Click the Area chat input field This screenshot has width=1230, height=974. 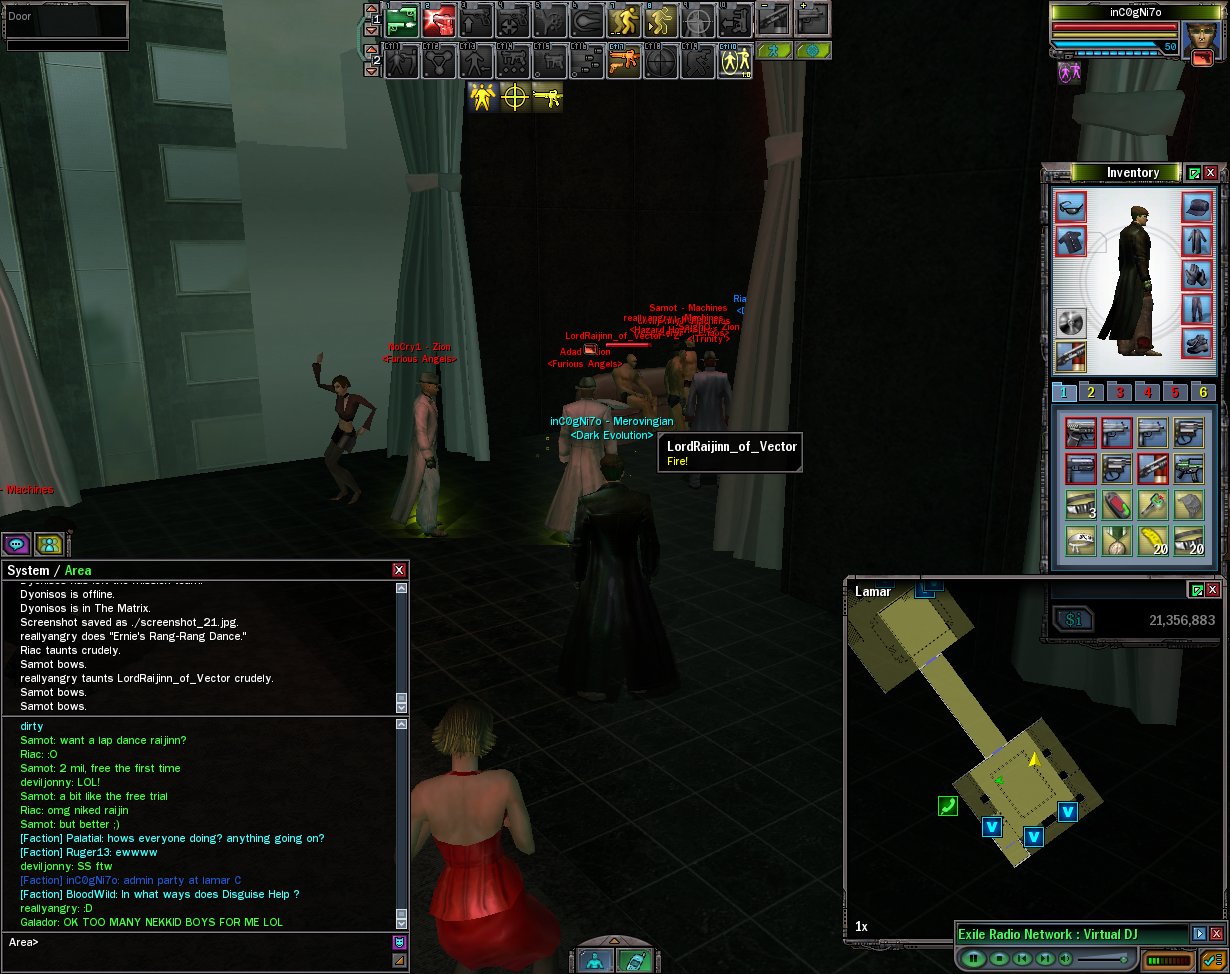click(x=200, y=942)
